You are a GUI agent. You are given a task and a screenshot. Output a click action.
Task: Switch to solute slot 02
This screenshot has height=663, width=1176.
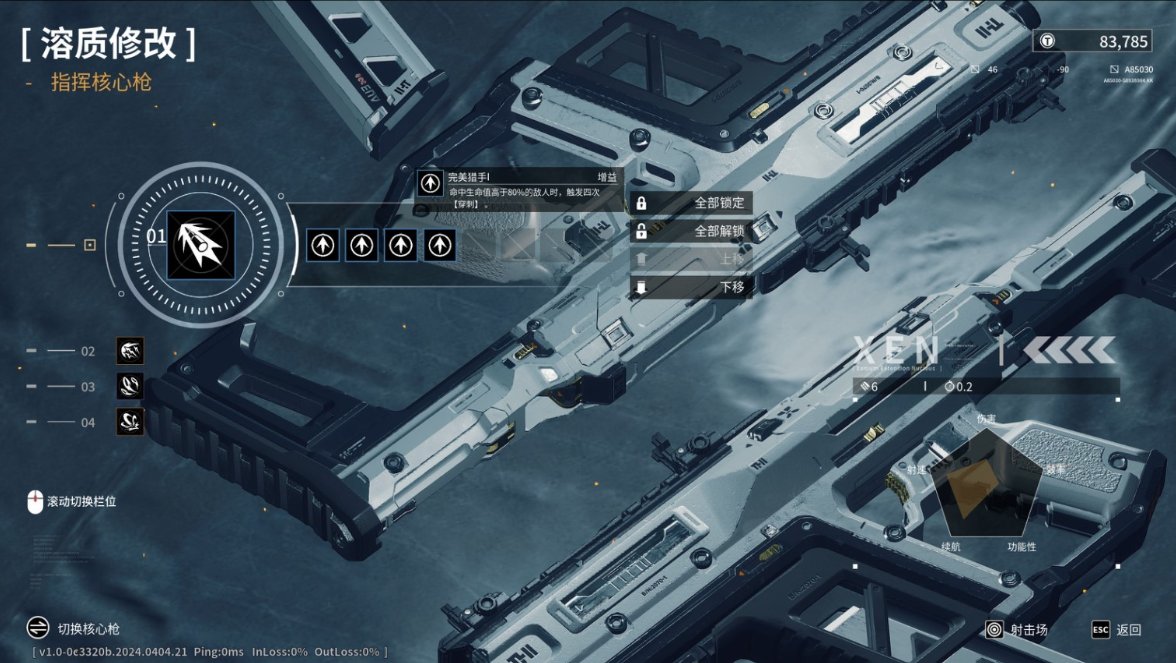(130, 351)
